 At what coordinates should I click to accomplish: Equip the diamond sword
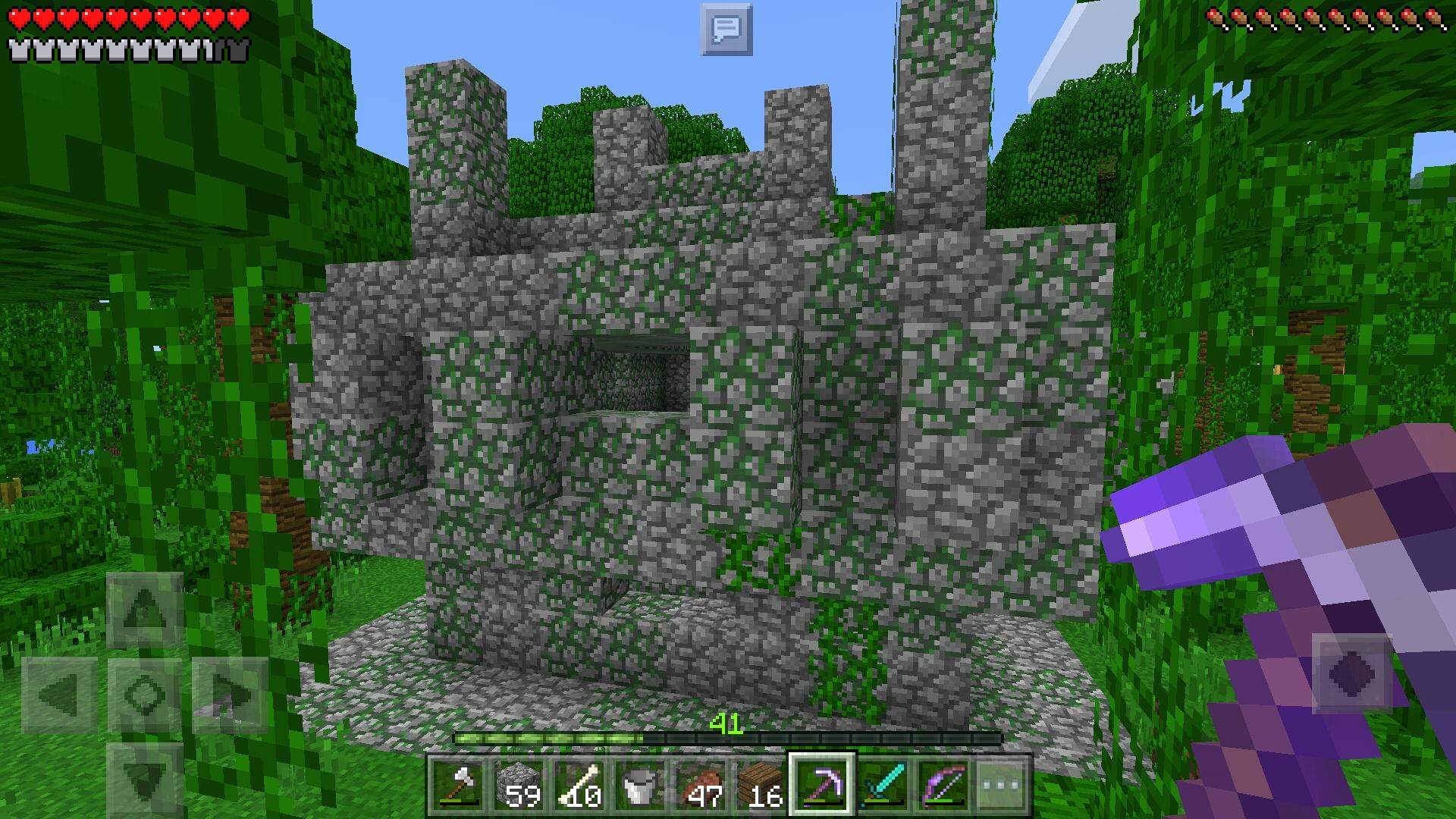883,785
